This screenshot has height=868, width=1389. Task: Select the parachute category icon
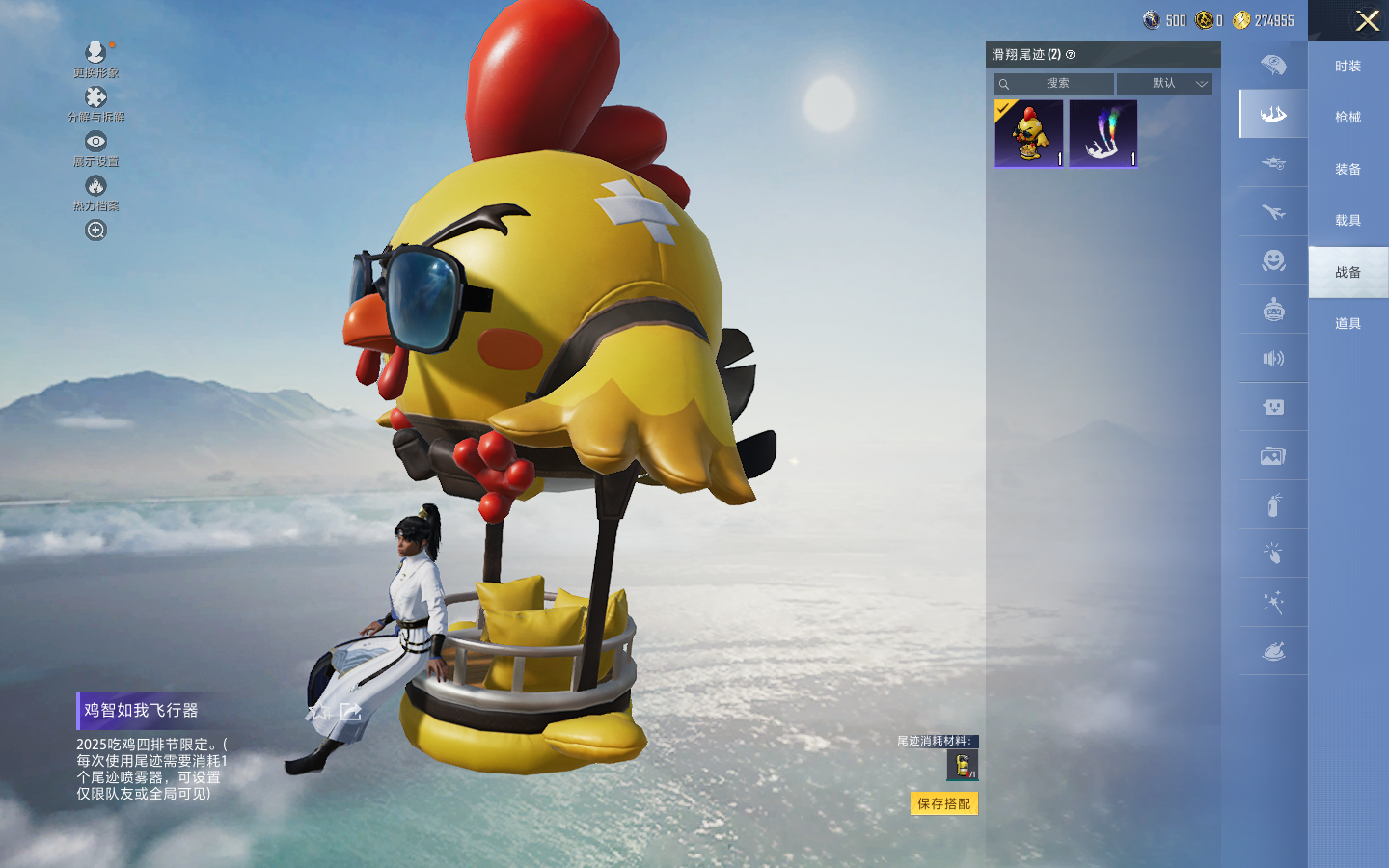(1273, 66)
